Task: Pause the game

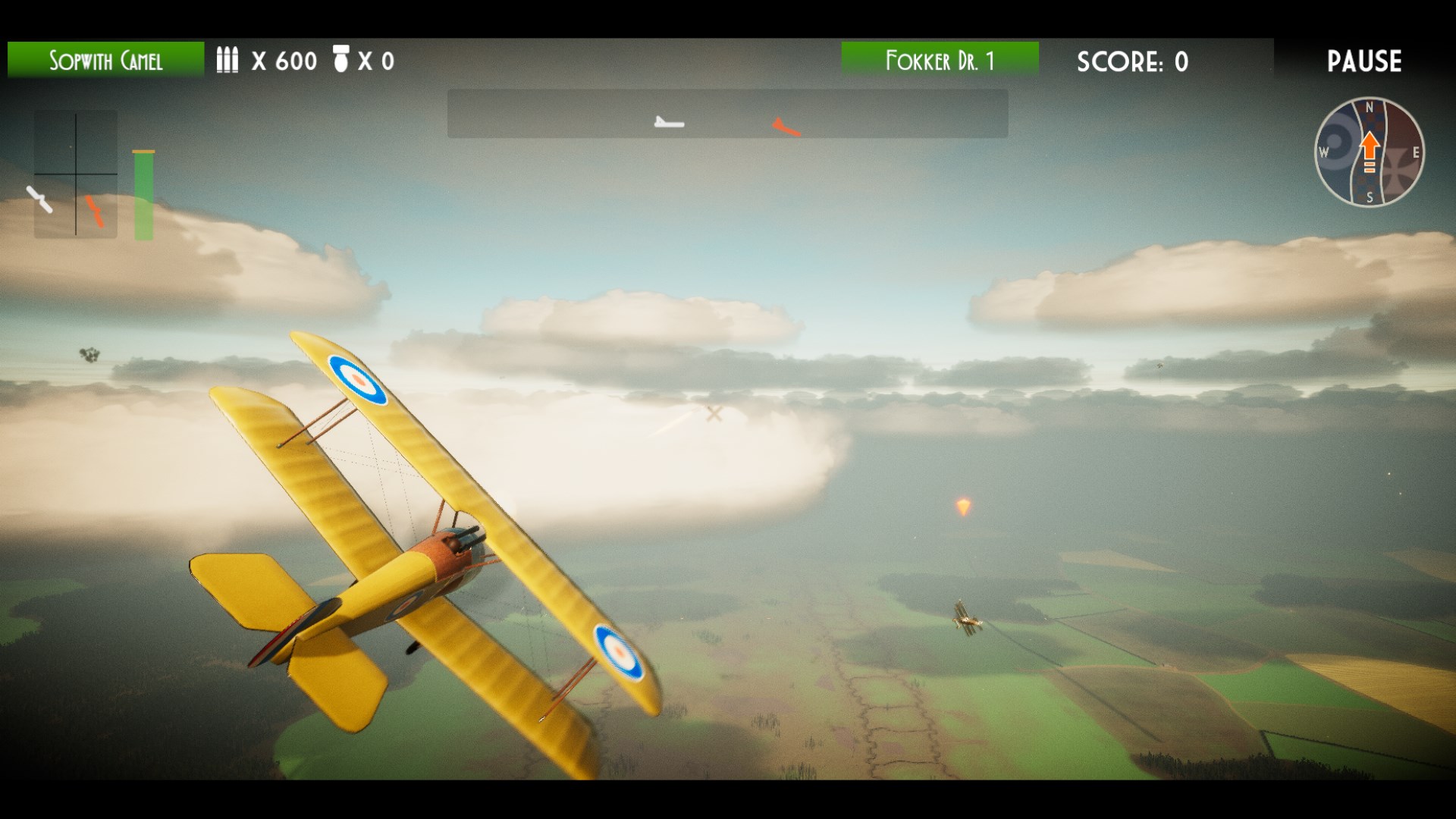Action: [x=1363, y=61]
